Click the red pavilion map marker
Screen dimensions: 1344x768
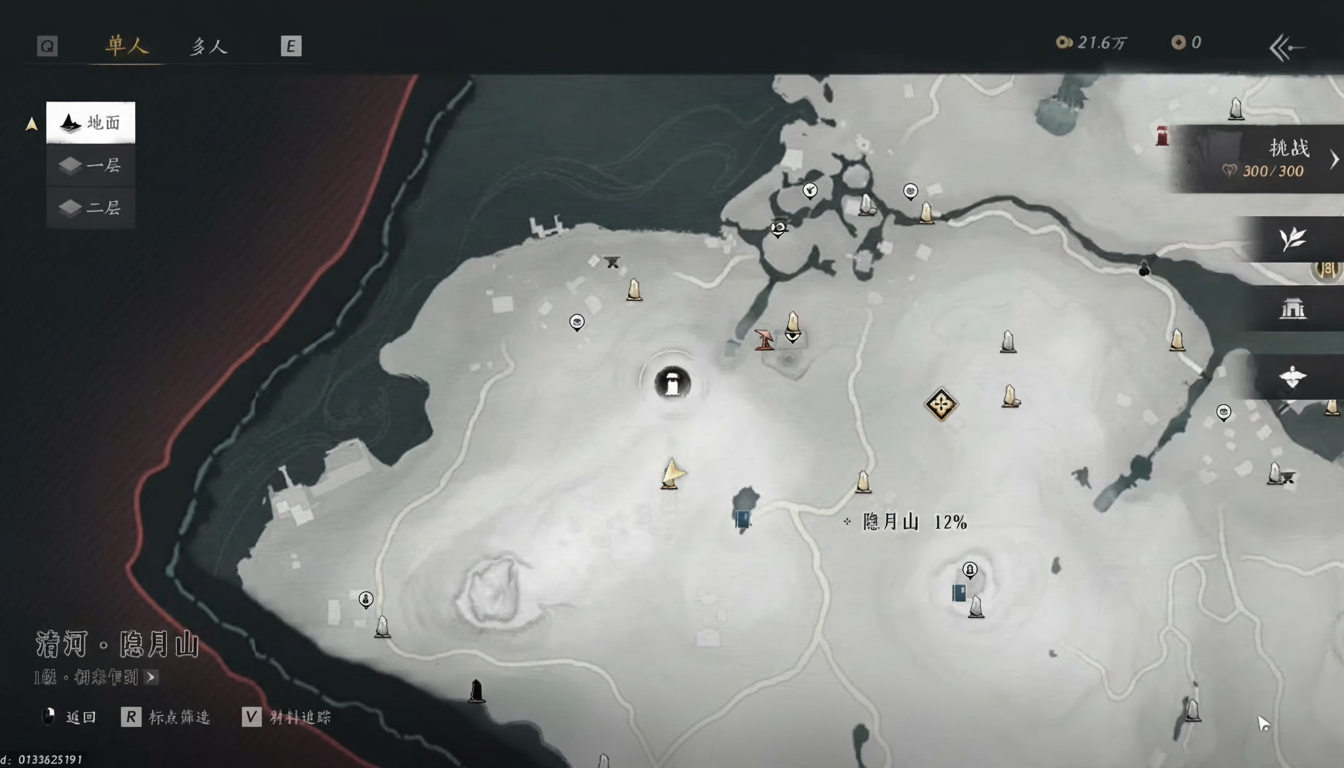tap(765, 340)
